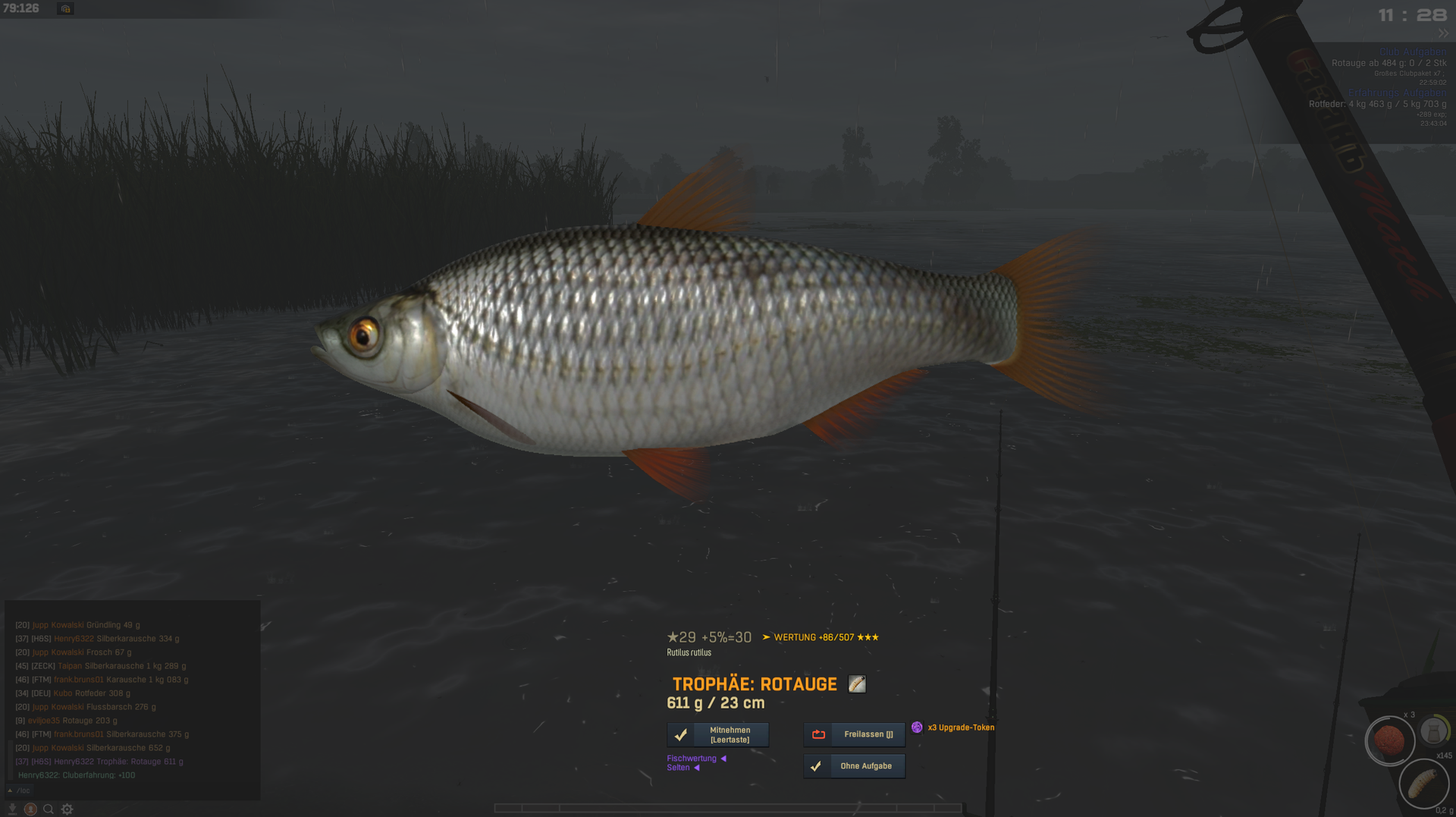
Task: Open the Fischwertung link
Action: [x=692, y=759]
